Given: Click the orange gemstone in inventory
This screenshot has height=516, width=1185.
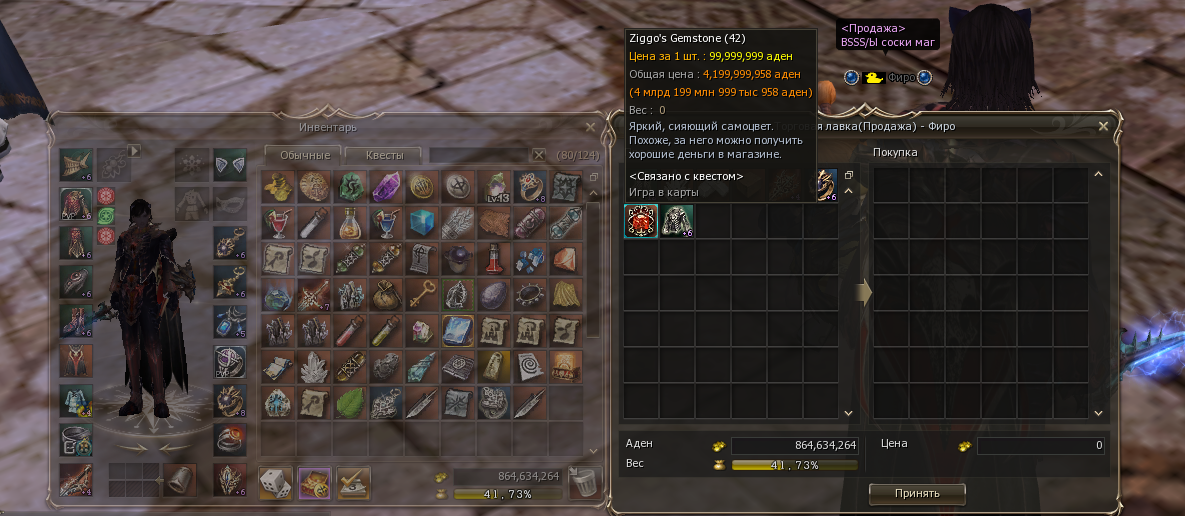Looking at the screenshot, I should (564, 258).
